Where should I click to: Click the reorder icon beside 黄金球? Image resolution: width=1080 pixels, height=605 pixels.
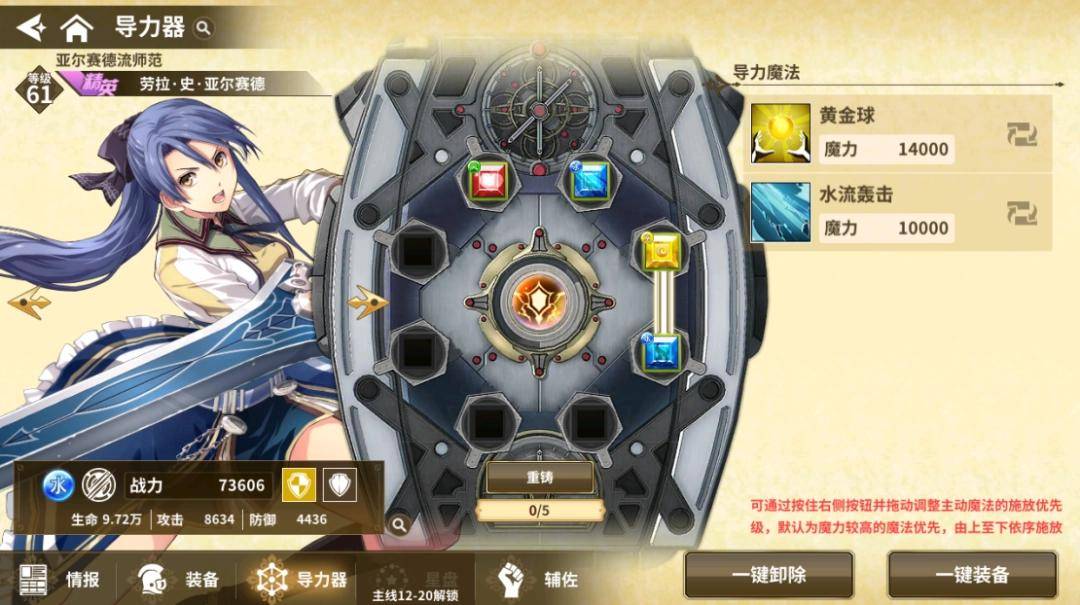(x=1021, y=133)
